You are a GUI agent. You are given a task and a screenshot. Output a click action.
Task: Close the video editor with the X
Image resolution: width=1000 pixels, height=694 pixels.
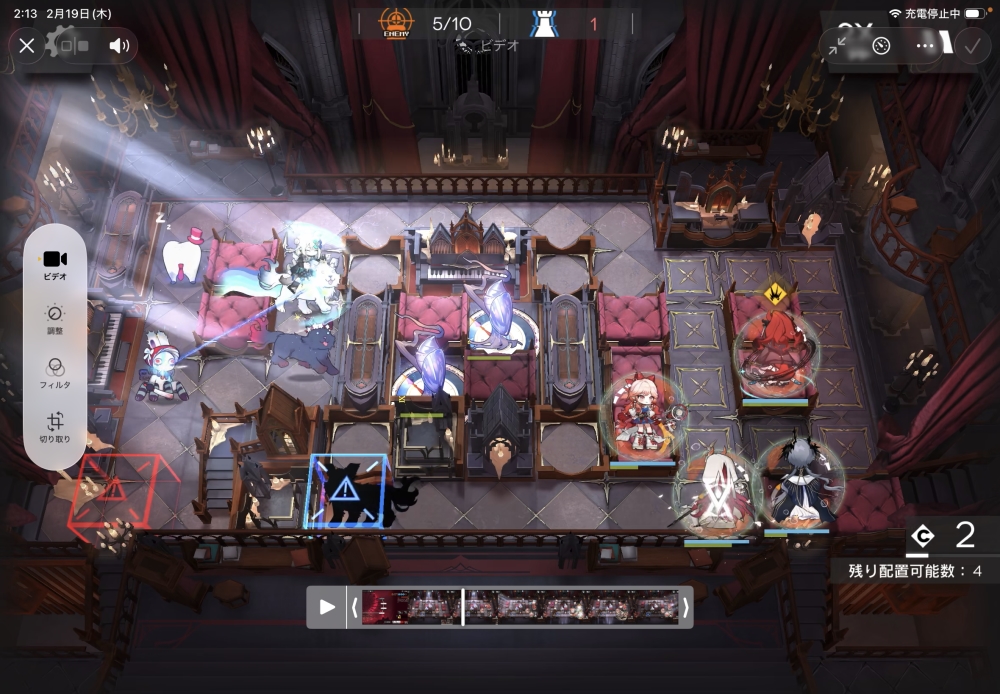(x=27, y=45)
